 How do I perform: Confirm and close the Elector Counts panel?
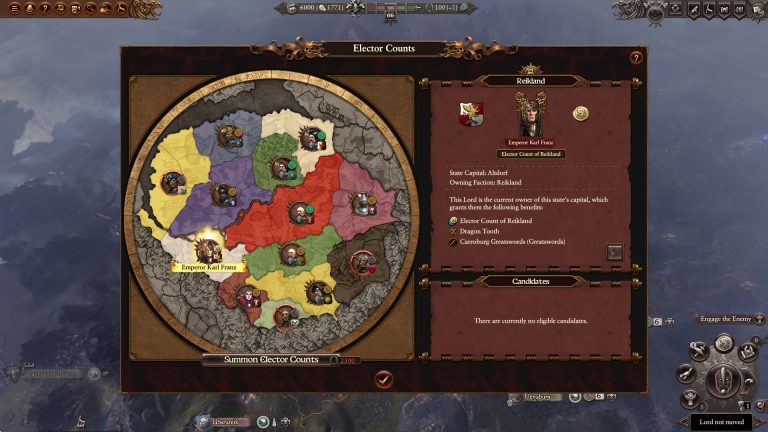tap(384, 379)
